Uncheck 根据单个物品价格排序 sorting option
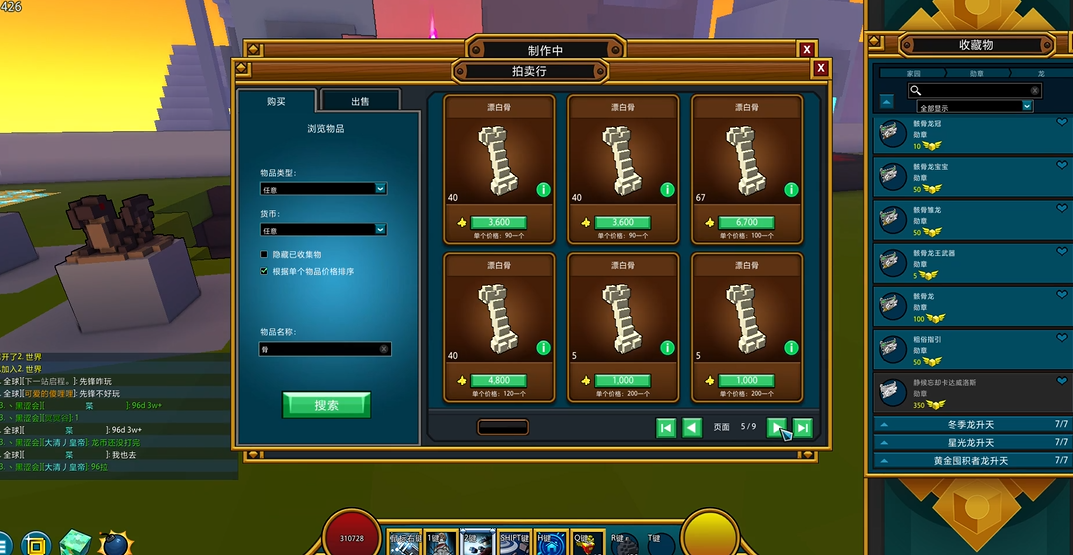Image resolution: width=1073 pixels, height=555 pixels. [x=264, y=271]
